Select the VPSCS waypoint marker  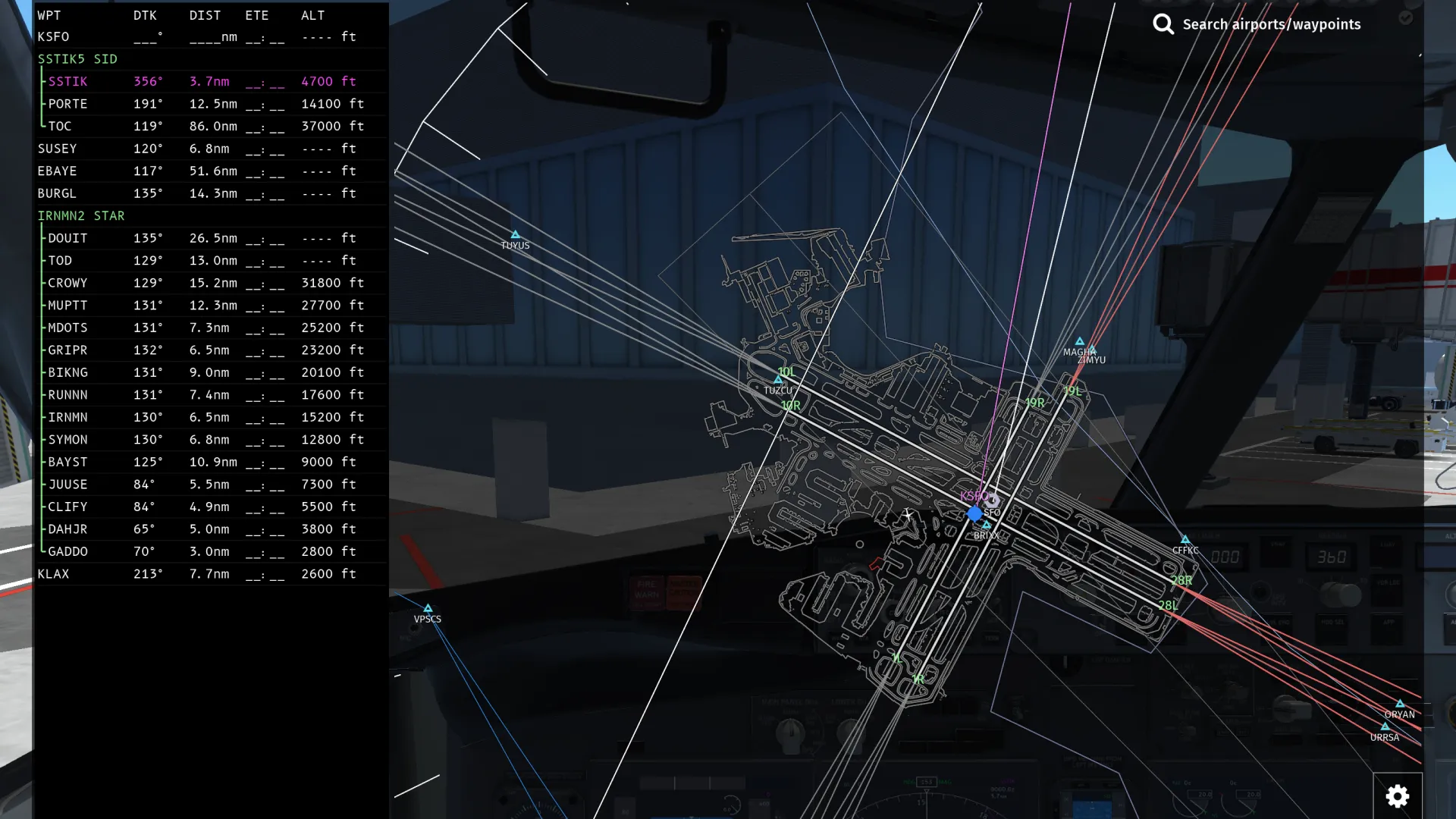pyautogui.click(x=428, y=609)
